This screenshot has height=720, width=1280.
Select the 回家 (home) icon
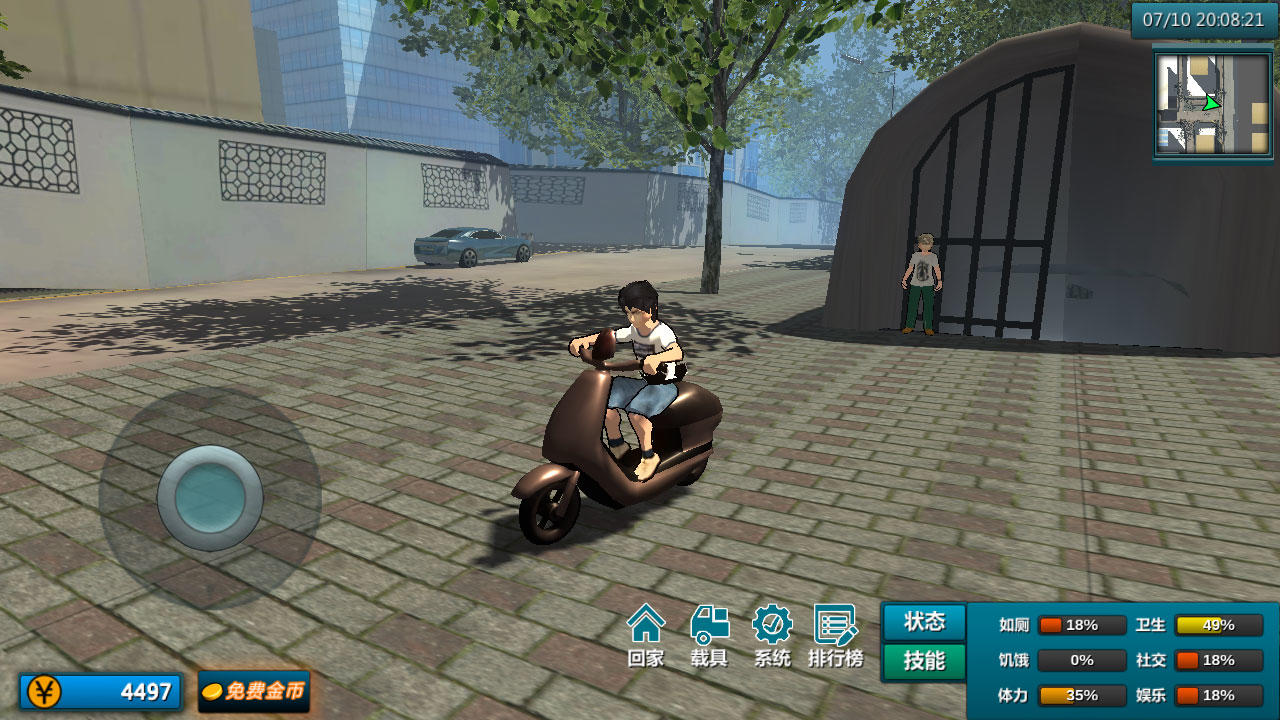(648, 633)
